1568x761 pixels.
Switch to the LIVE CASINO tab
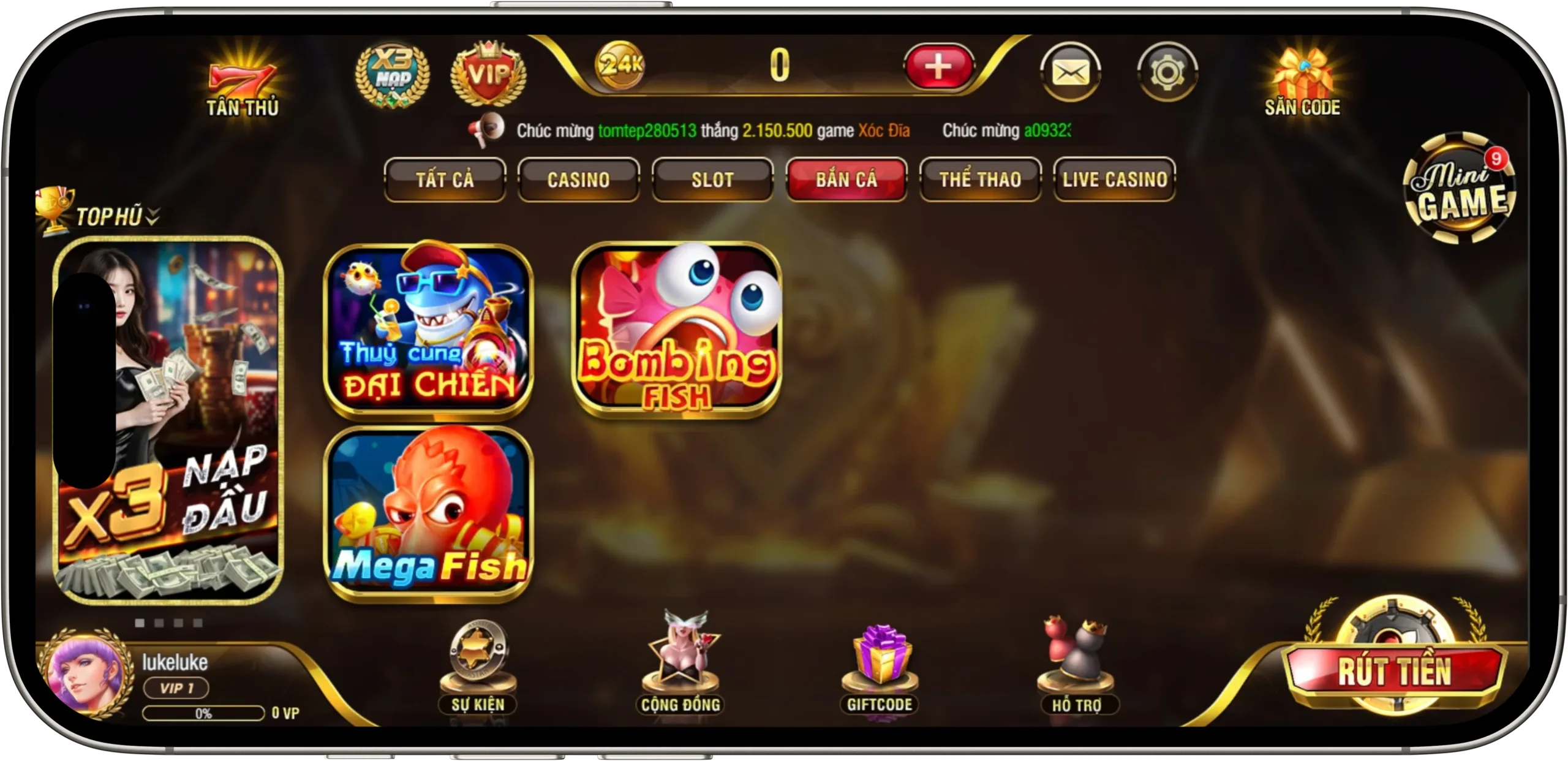click(1115, 180)
